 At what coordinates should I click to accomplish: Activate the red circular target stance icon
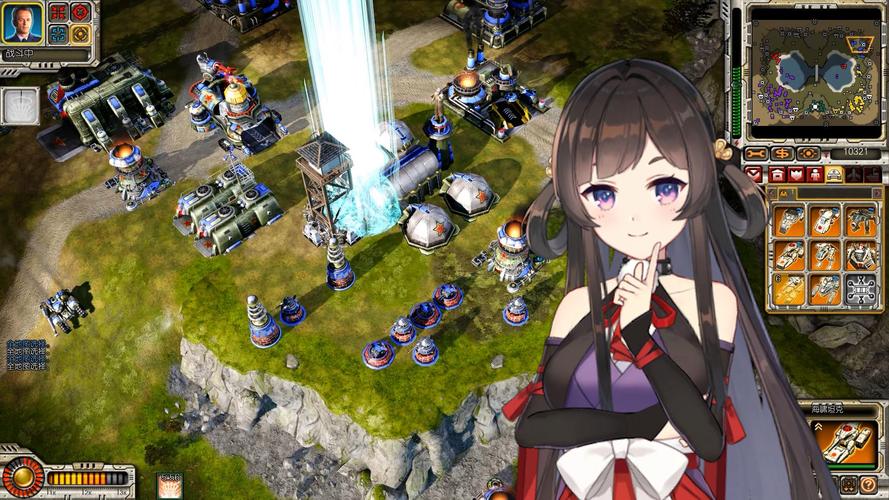pyautogui.click(x=80, y=12)
